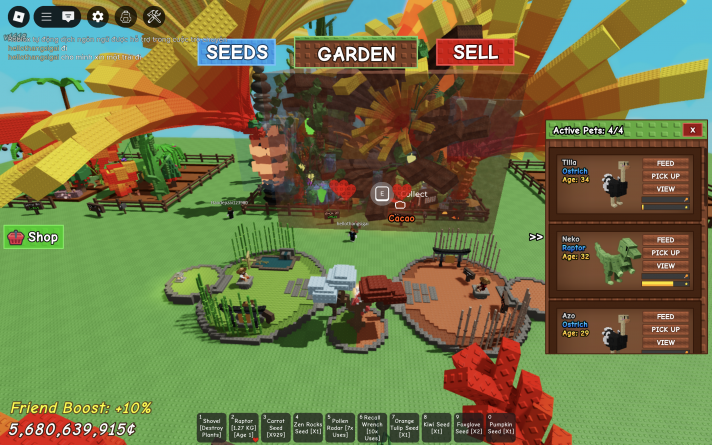Open the Shop with the basket icon
Screen dimensions: 712x445
click(34, 237)
